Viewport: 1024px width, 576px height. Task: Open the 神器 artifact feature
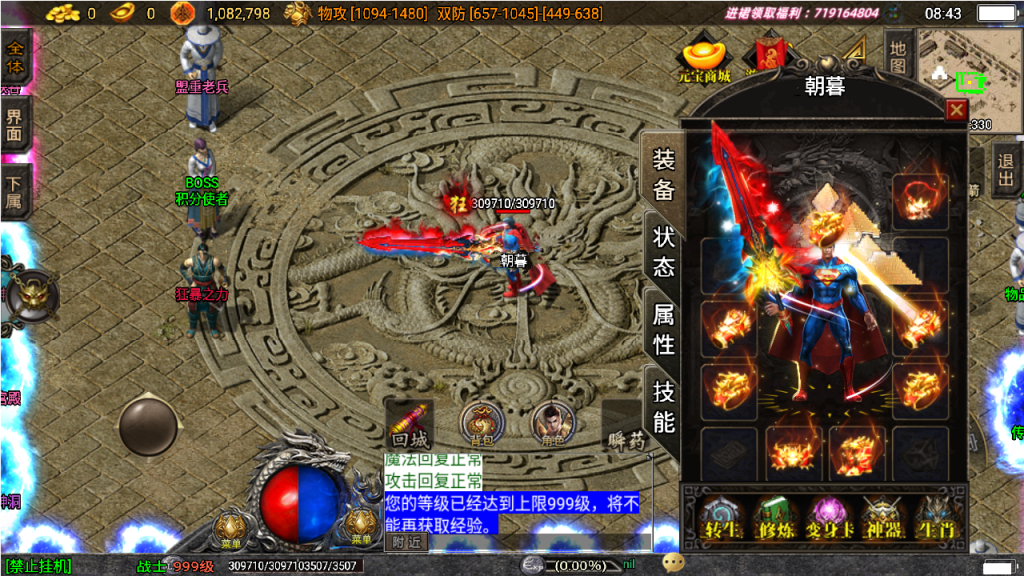tap(883, 515)
